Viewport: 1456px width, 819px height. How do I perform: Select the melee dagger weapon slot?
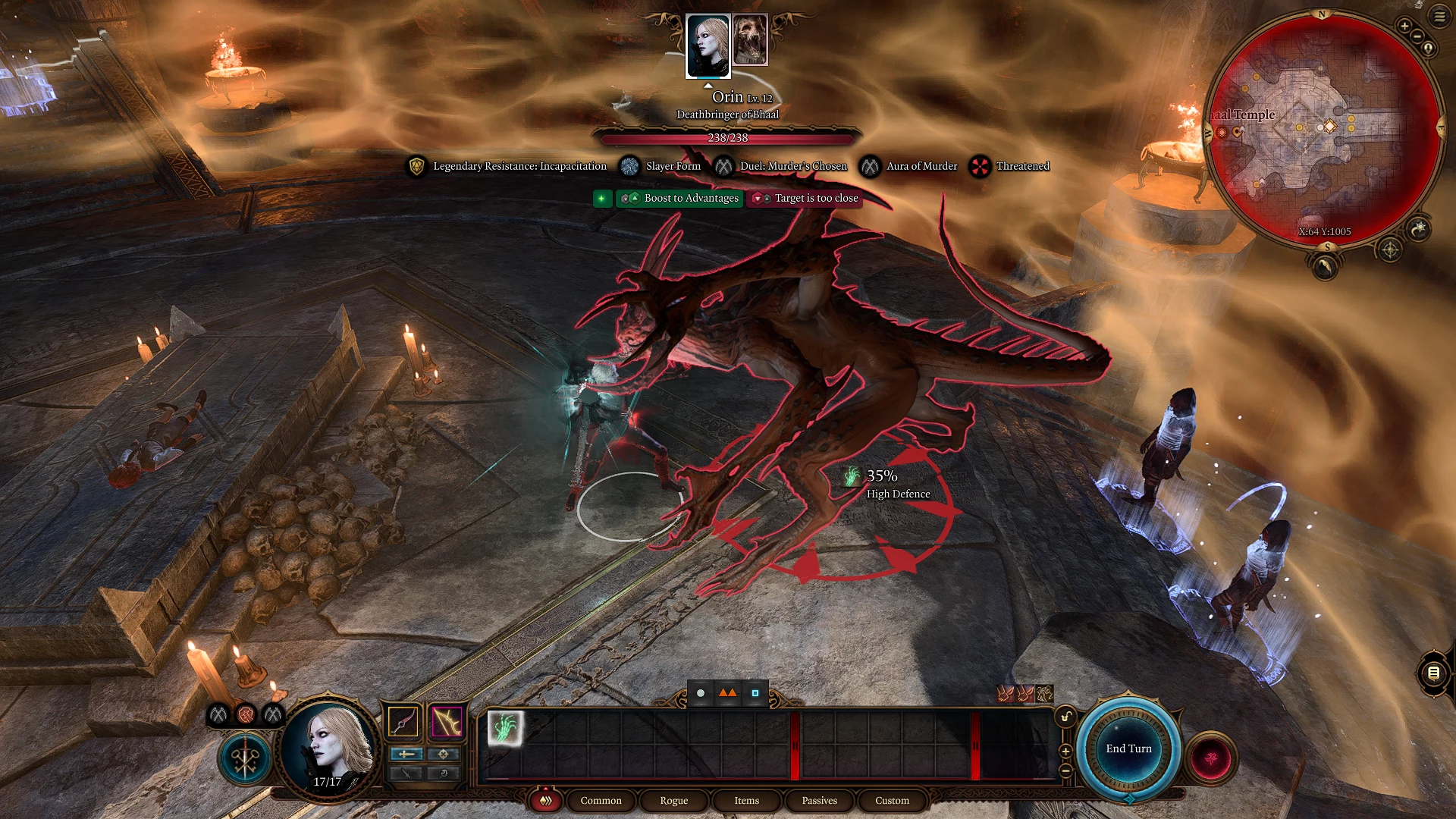point(403,721)
